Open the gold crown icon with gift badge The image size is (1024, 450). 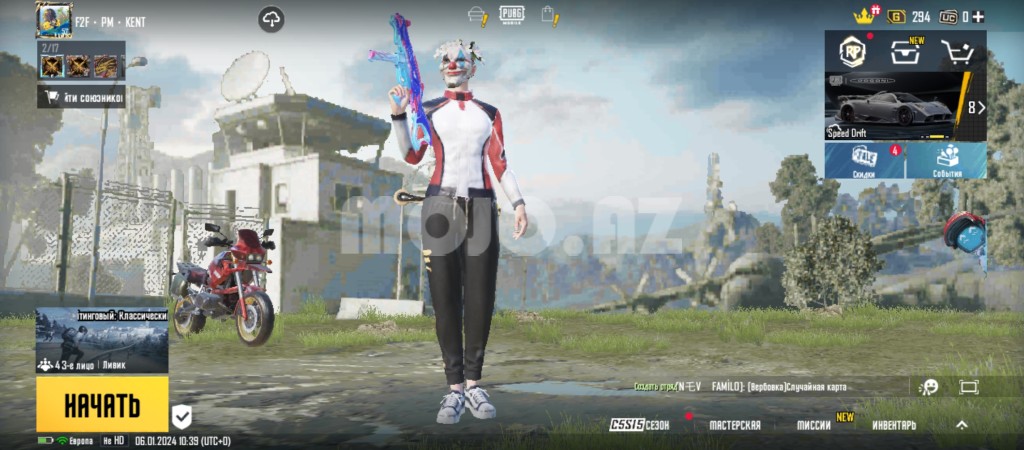(863, 16)
